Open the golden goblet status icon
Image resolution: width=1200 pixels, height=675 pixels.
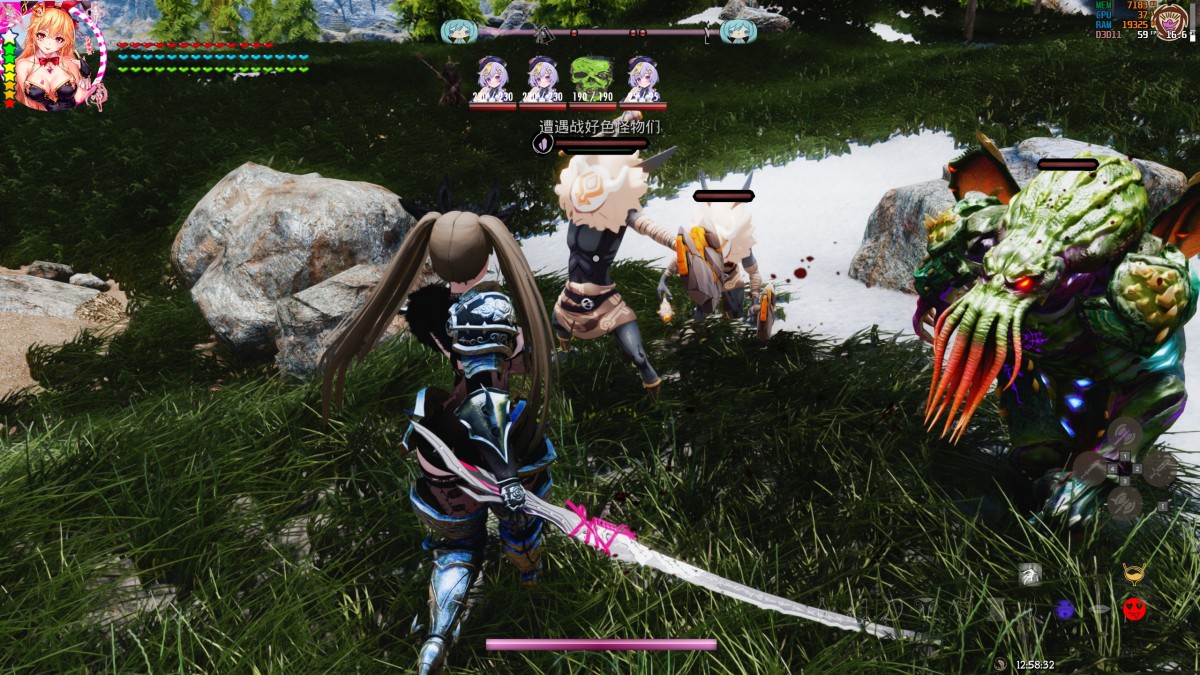click(1133, 574)
